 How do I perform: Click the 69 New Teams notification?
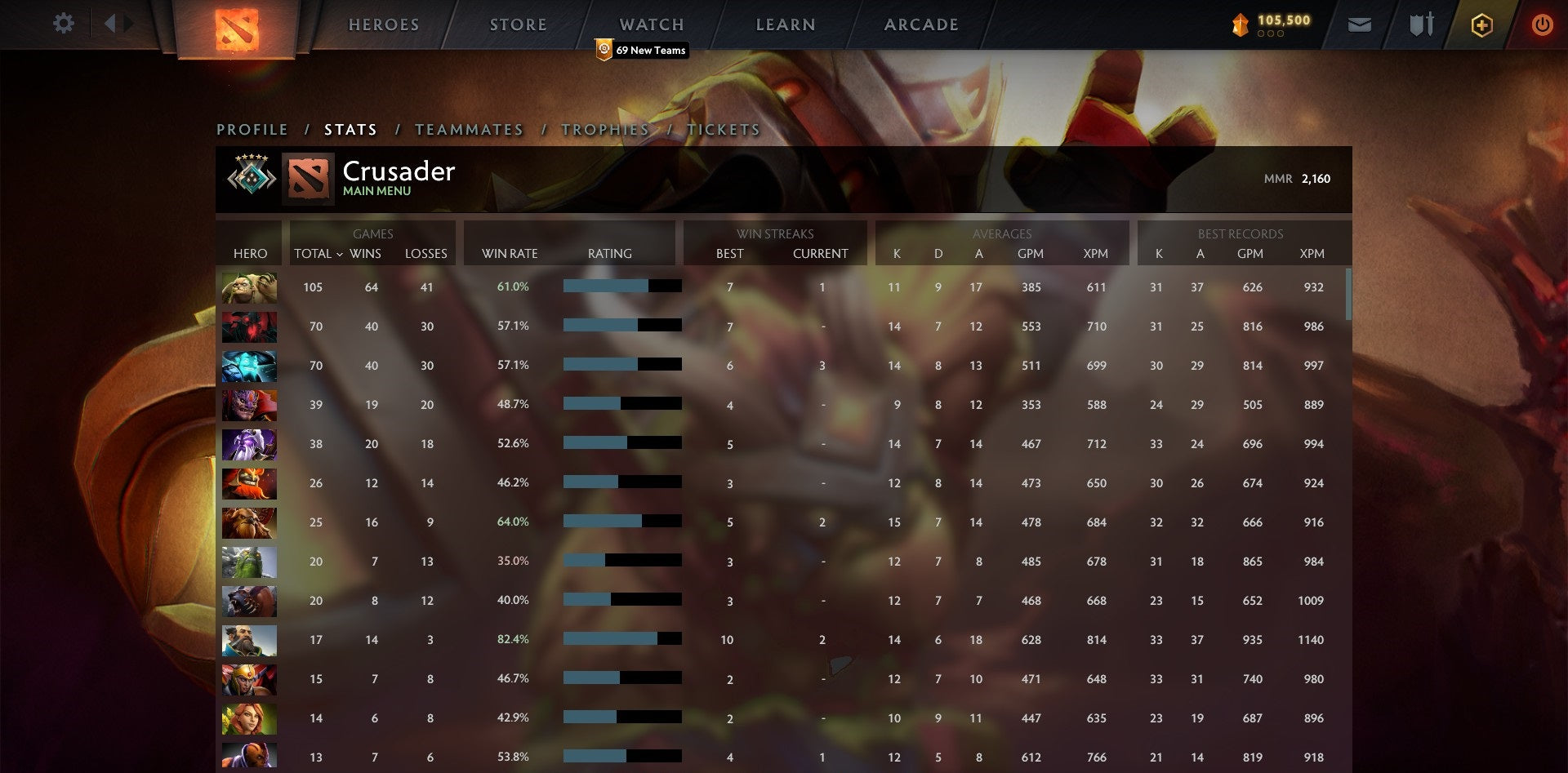click(x=644, y=50)
